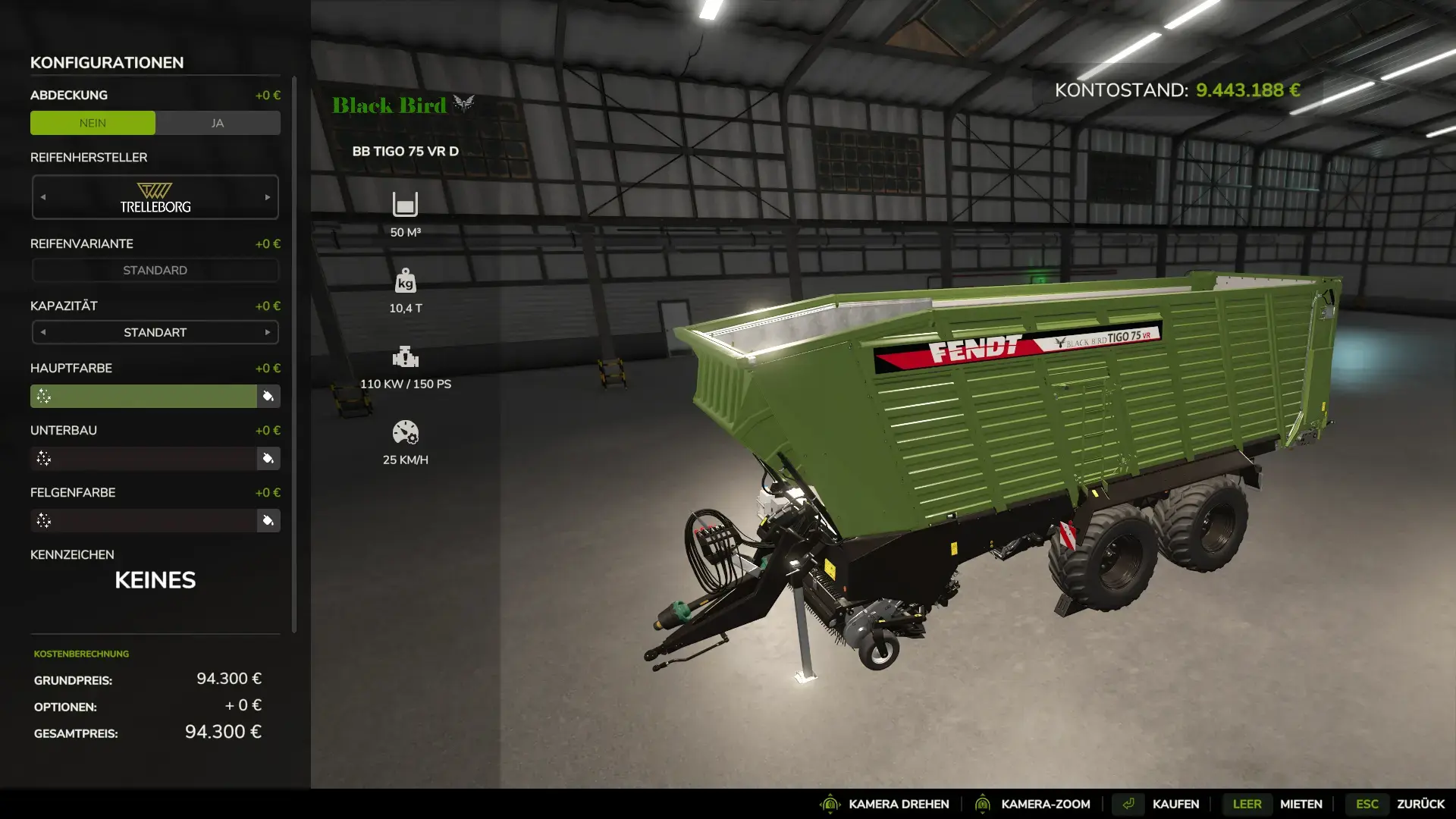This screenshot has height=819, width=1456.
Task: Switch to next Reifenhersteller brand
Action: 268,197
